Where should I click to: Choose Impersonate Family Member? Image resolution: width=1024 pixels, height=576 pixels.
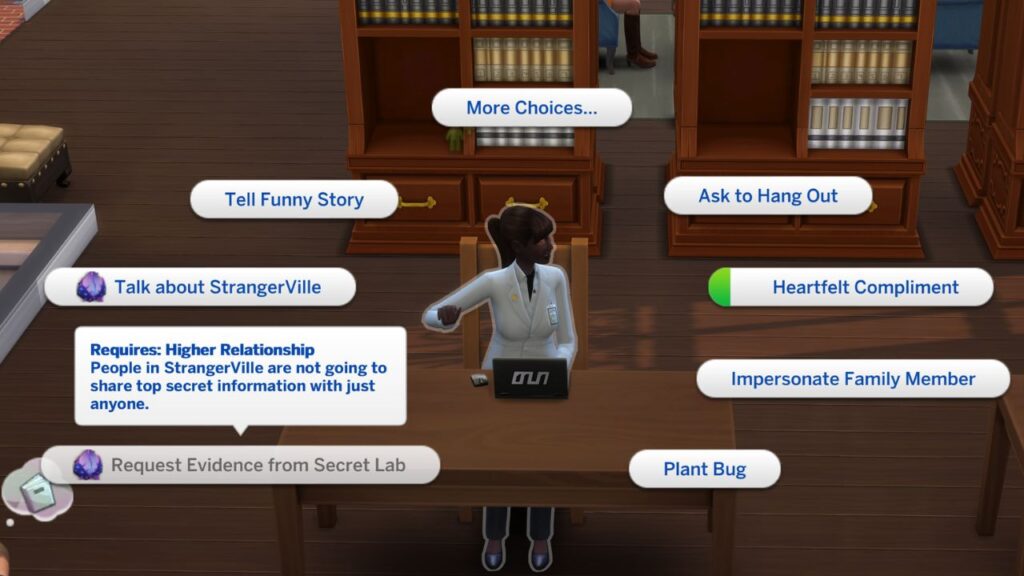(x=853, y=379)
